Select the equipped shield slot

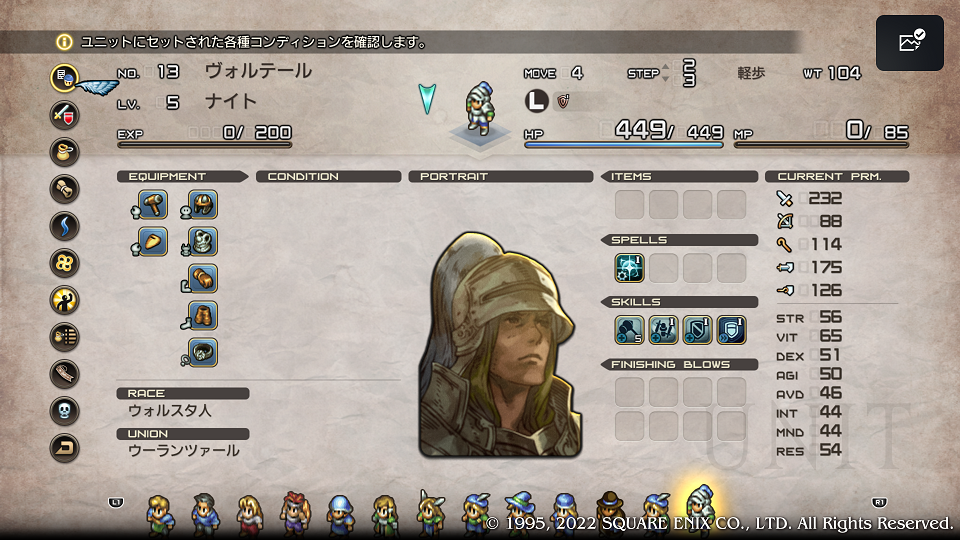click(153, 241)
